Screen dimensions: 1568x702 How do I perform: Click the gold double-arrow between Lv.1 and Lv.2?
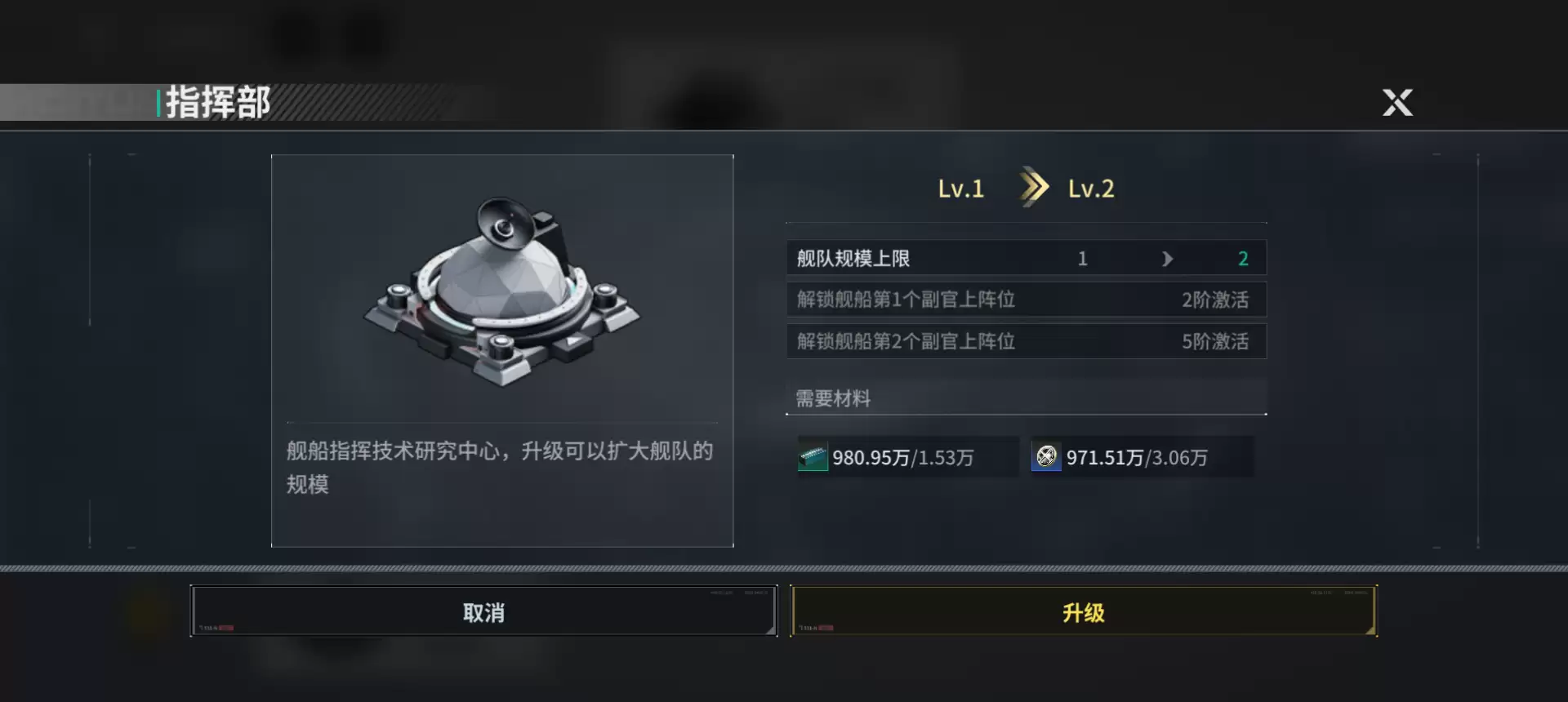pyautogui.click(x=1035, y=187)
